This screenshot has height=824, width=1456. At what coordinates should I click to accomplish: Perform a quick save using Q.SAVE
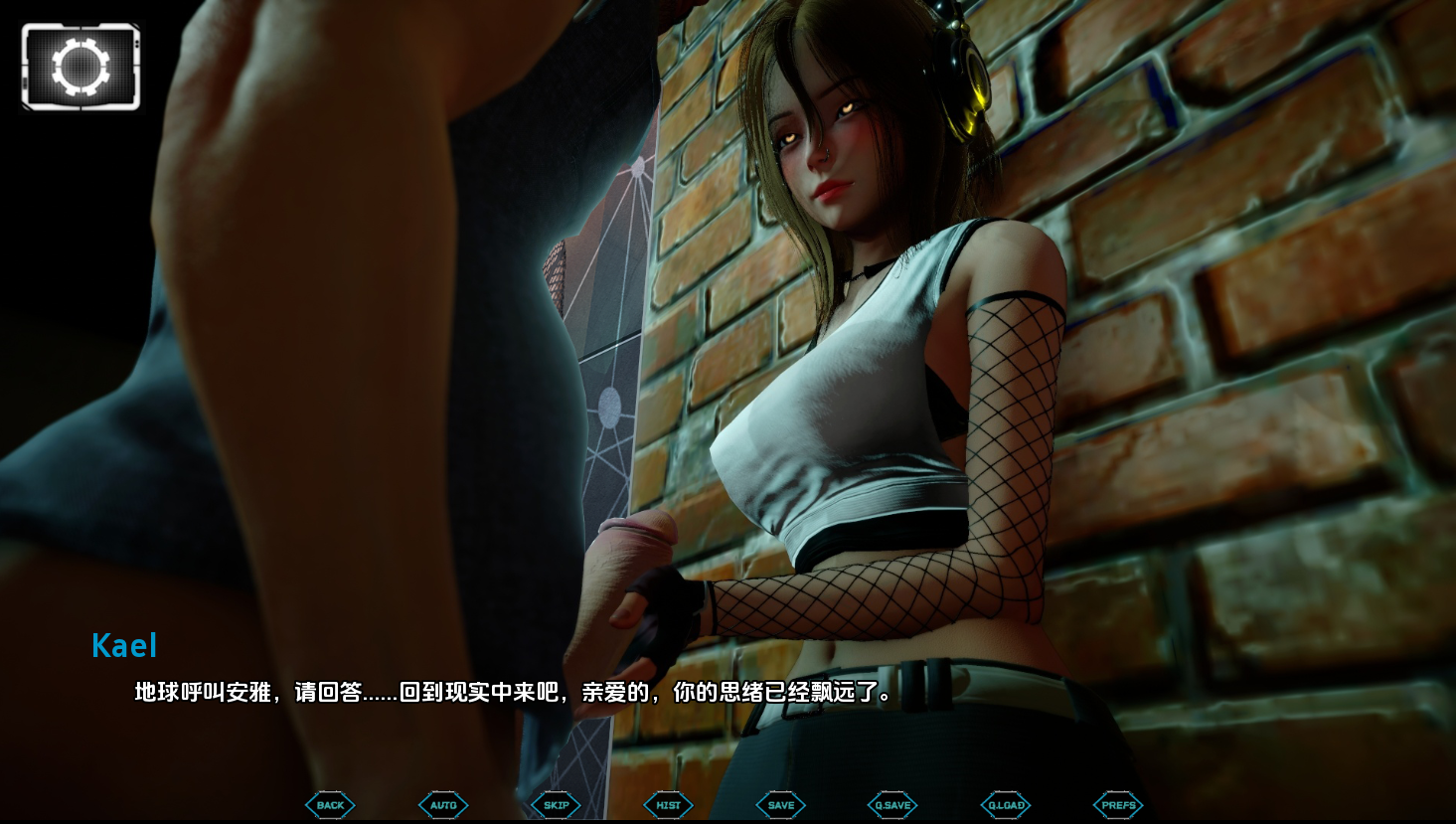click(x=891, y=805)
